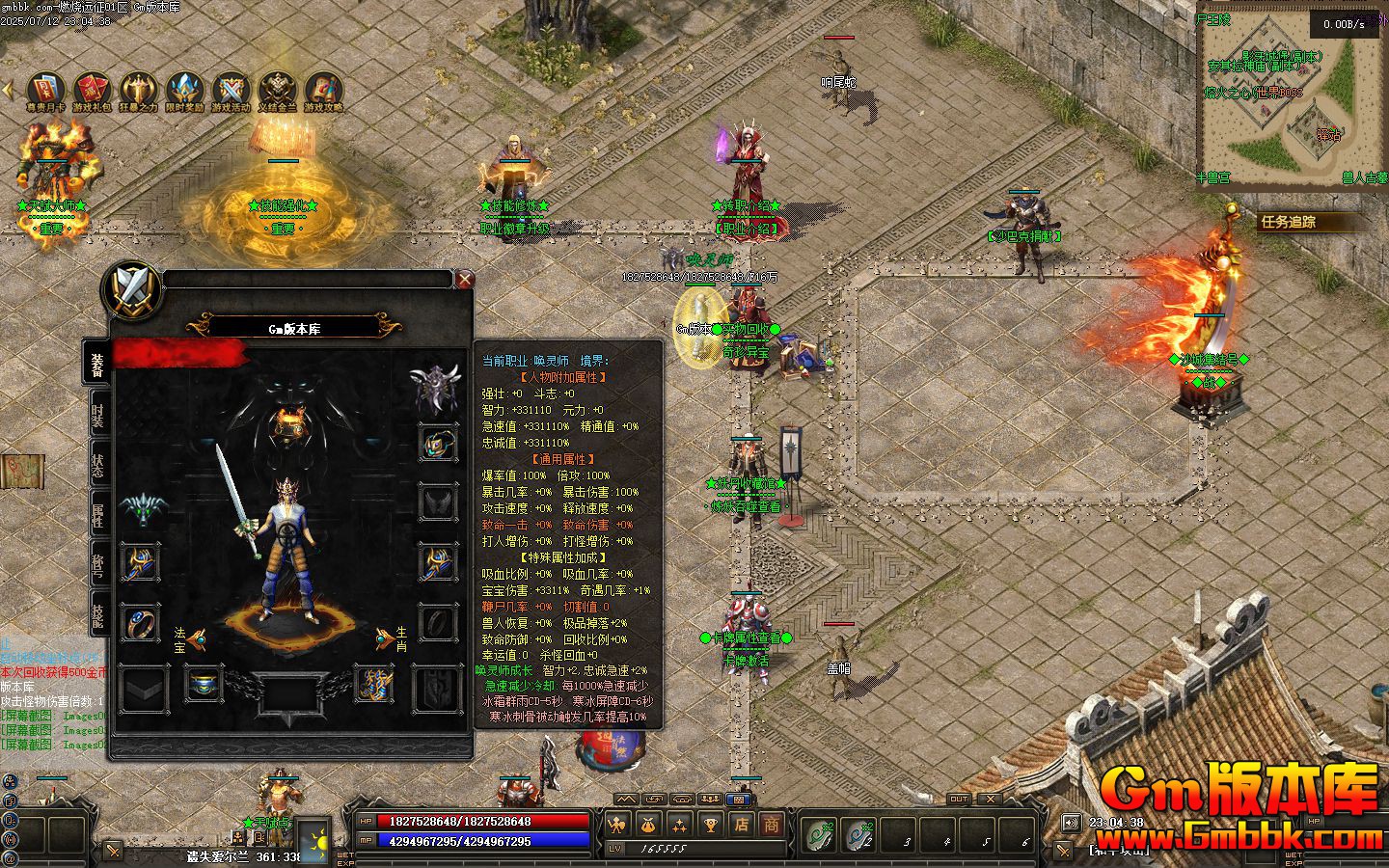The height and width of the screenshot is (868, 1389).
Task: Show the 限时奖励 timed rewards
Action: (185, 91)
